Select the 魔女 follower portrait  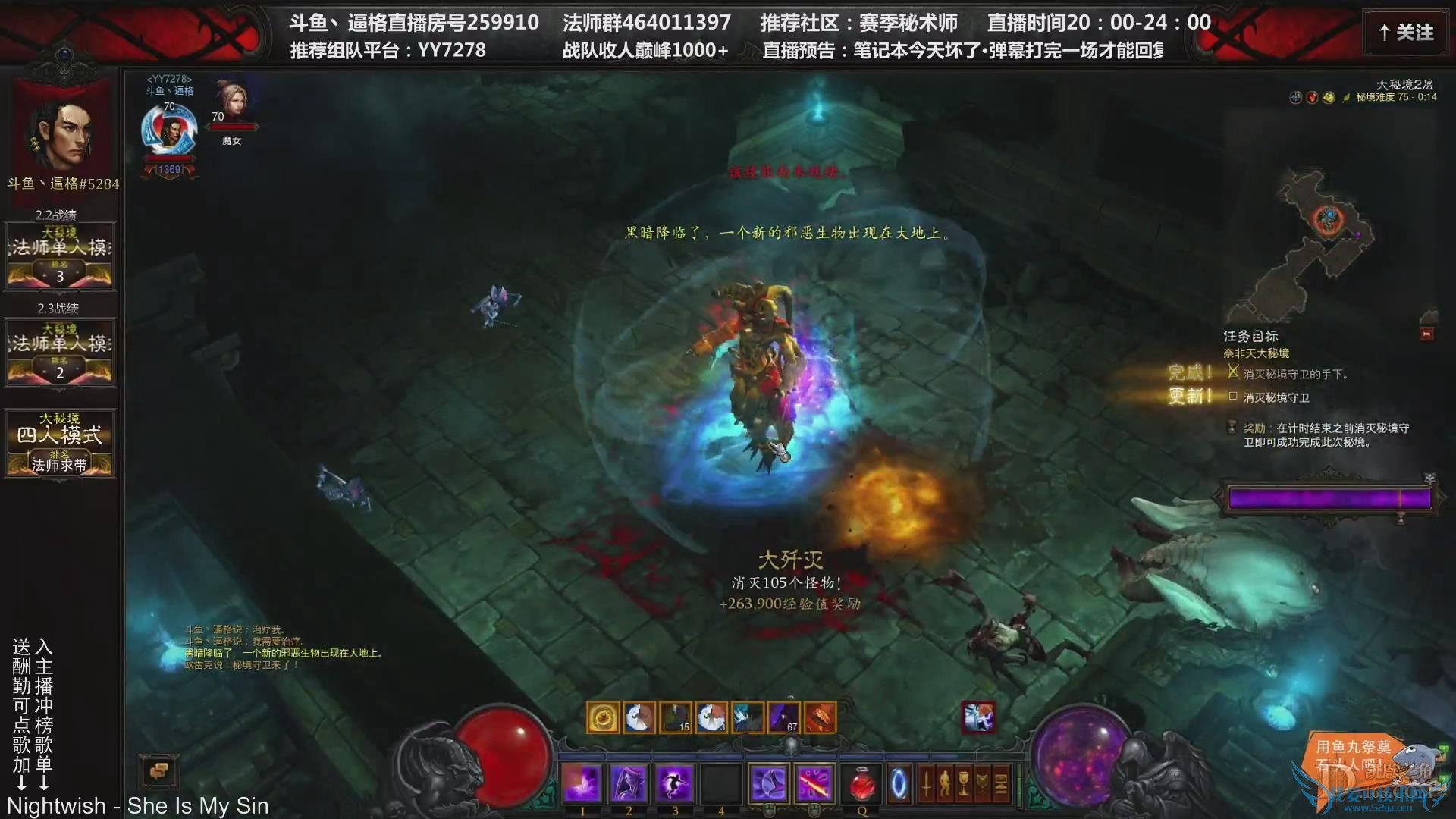click(x=231, y=102)
